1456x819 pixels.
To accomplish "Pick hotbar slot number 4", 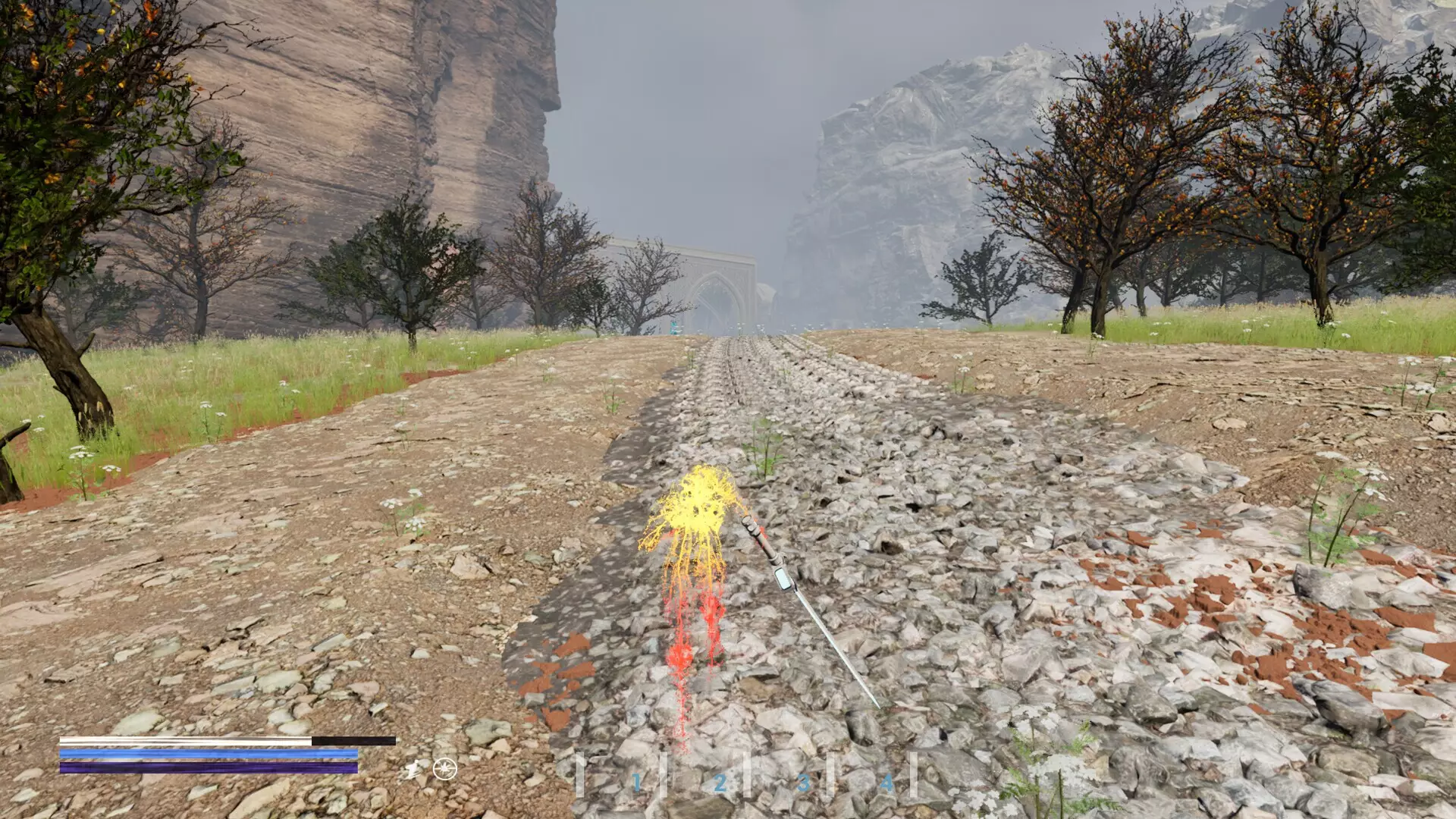I will pyautogui.click(x=886, y=783).
